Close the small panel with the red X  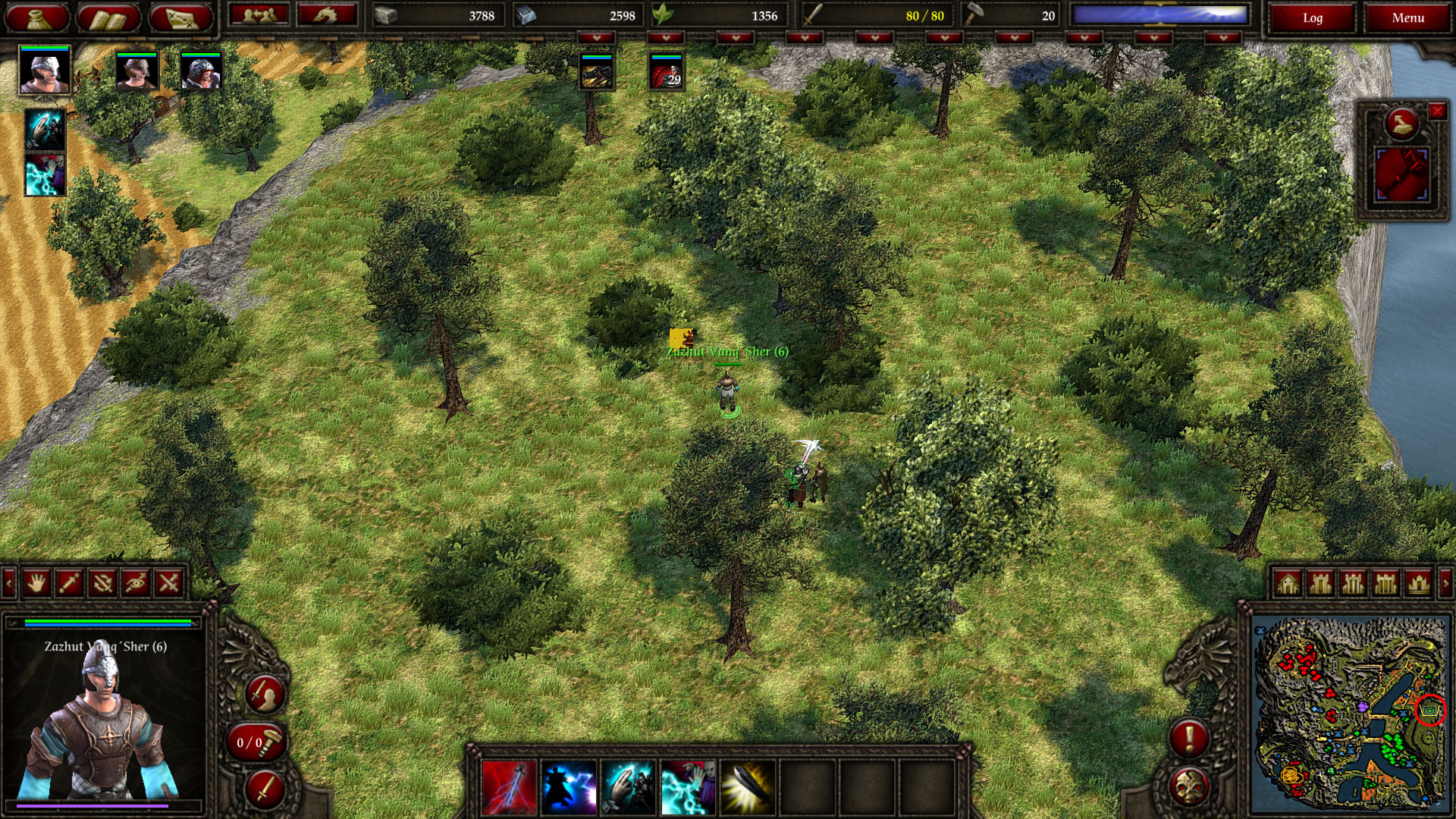click(x=1437, y=111)
